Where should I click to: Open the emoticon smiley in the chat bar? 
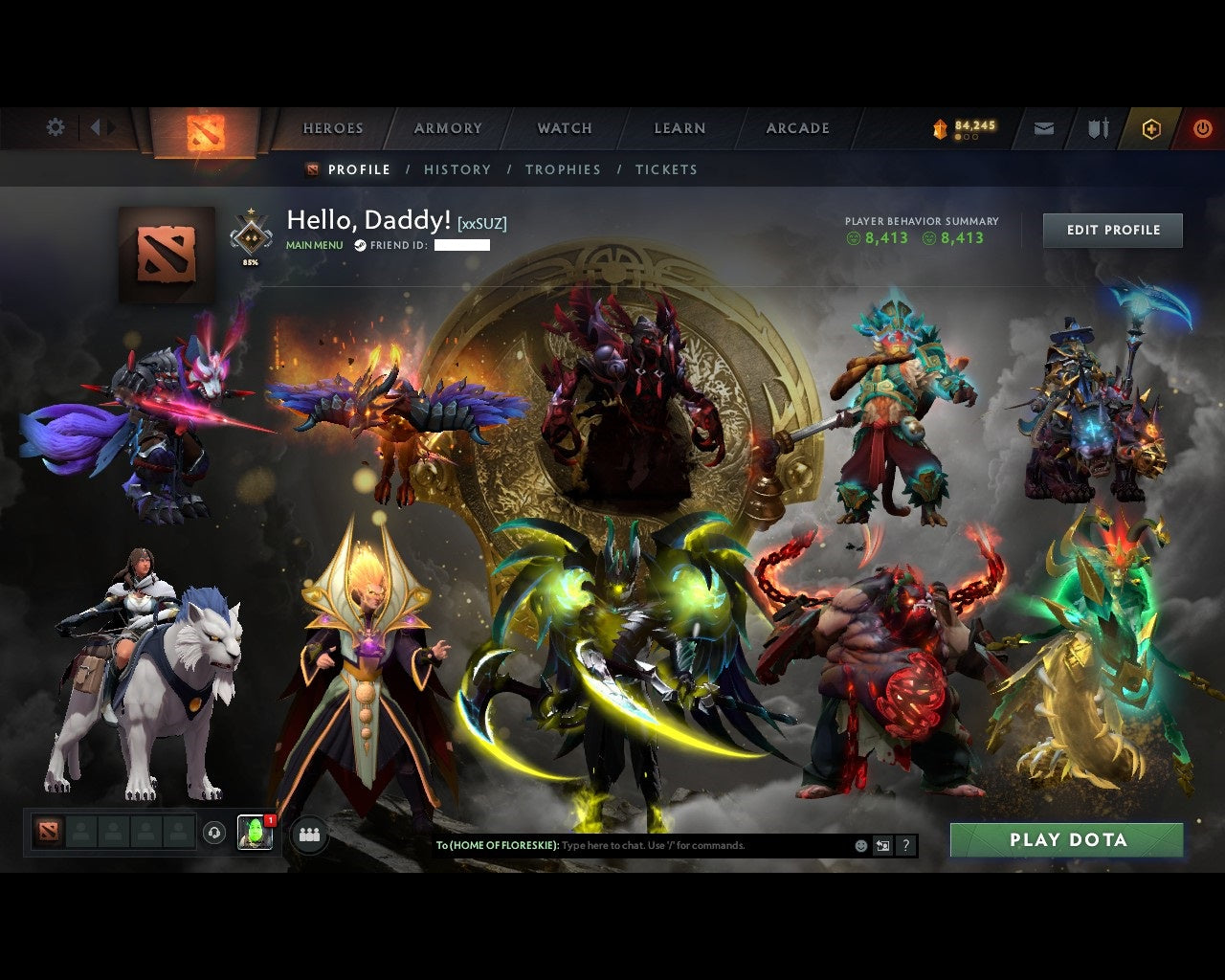[x=859, y=846]
